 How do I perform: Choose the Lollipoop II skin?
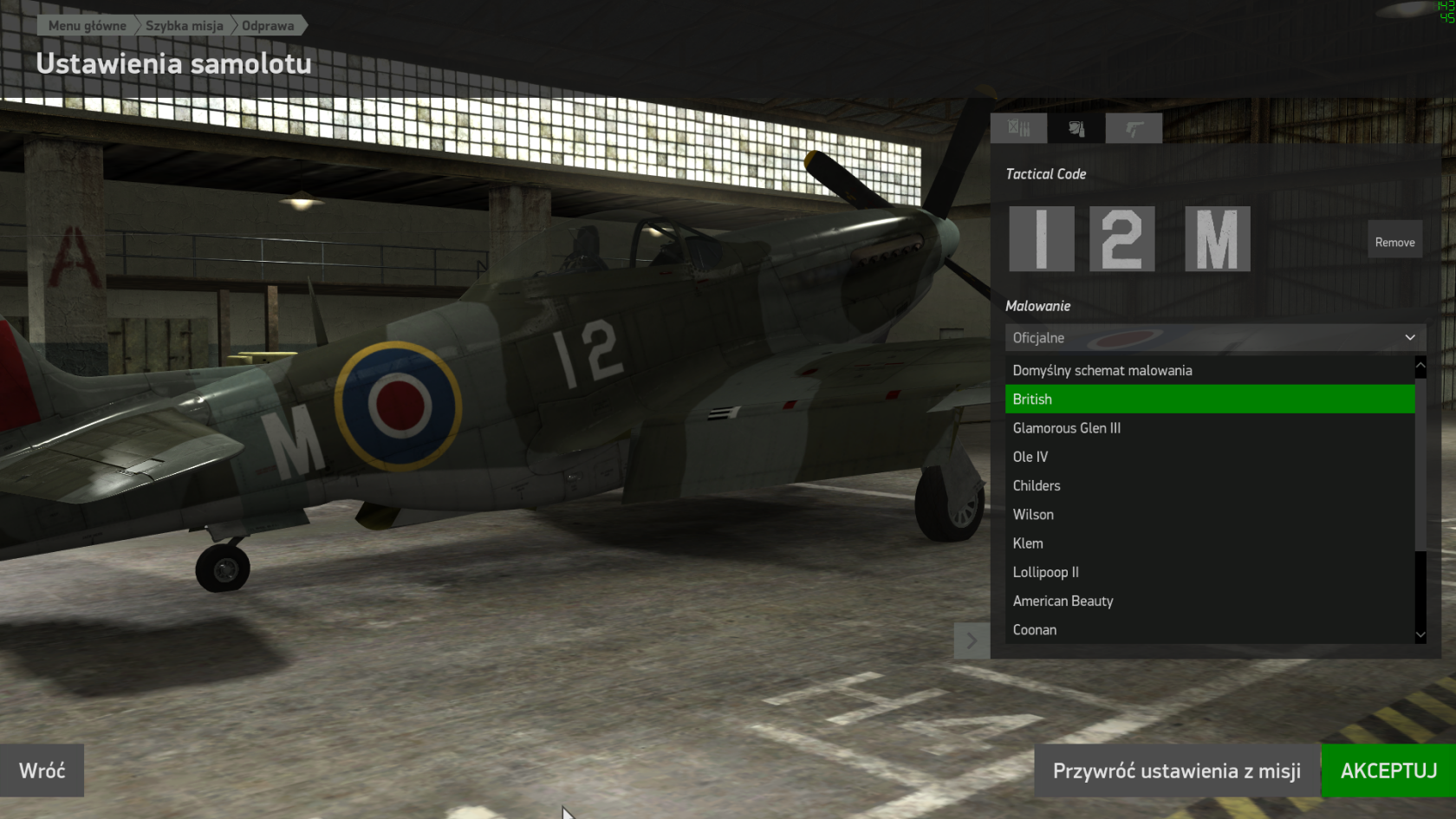coord(1045,572)
